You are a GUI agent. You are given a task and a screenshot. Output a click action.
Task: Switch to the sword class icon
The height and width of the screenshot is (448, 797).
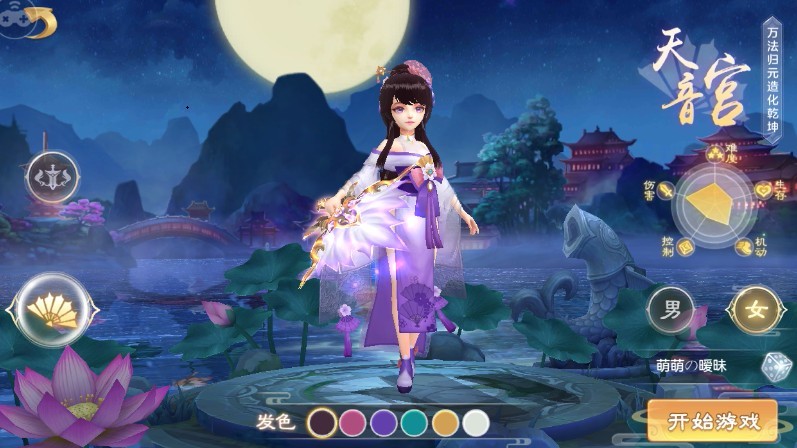[52, 178]
